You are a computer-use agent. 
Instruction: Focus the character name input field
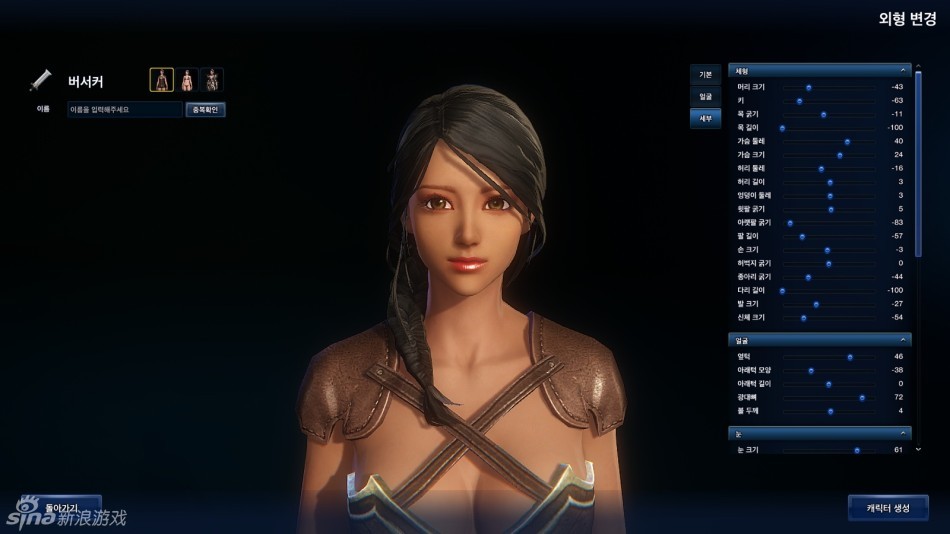[x=124, y=109]
